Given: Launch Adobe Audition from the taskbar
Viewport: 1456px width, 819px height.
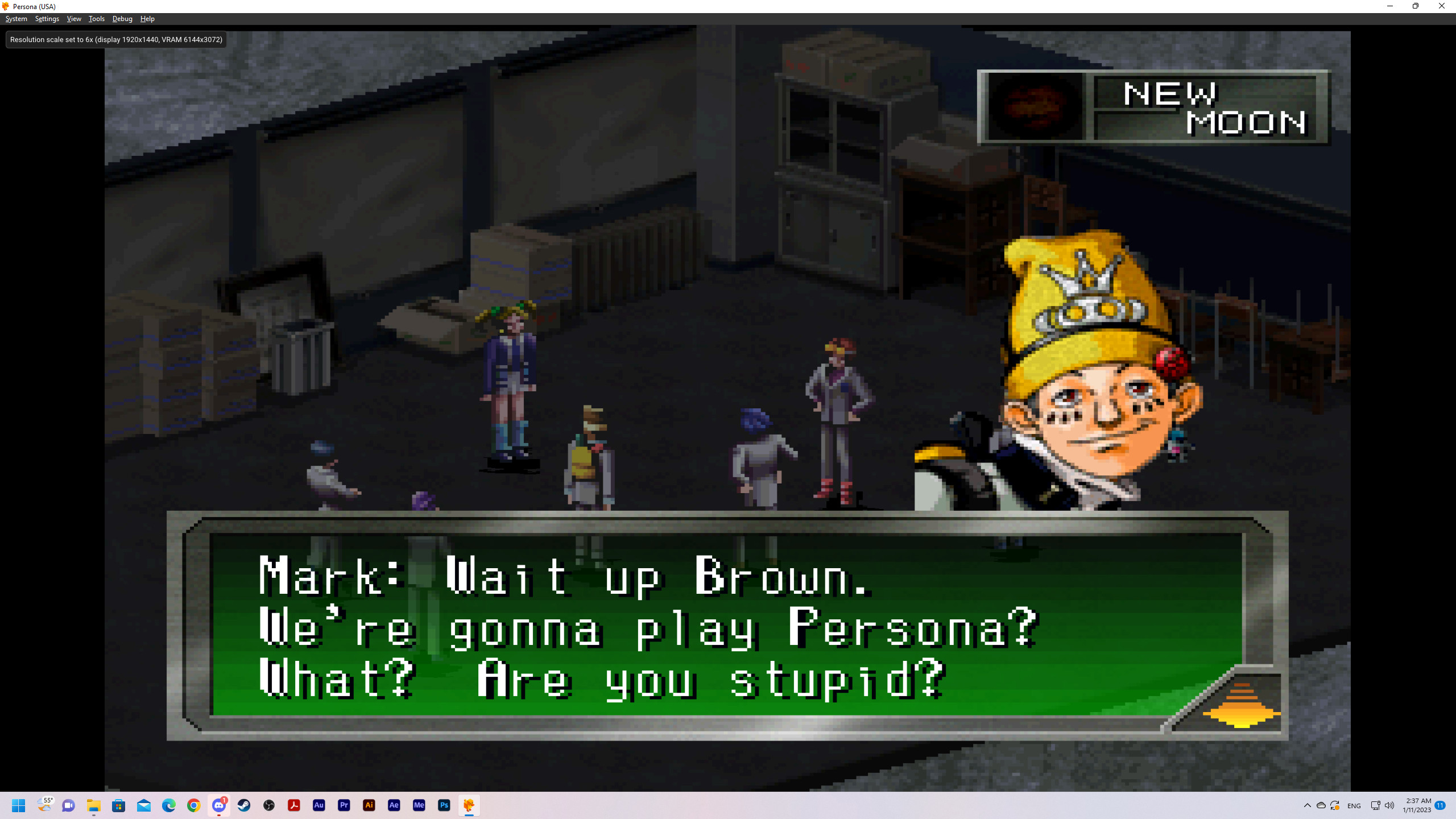Looking at the screenshot, I should click(x=319, y=805).
